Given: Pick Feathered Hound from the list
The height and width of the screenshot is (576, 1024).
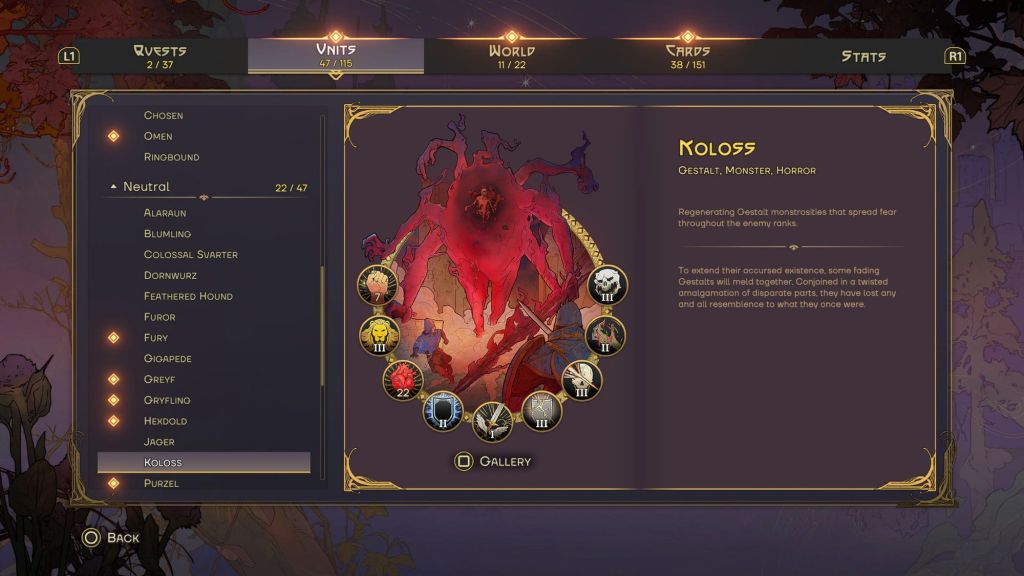Looking at the screenshot, I should [x=188, y=296].
